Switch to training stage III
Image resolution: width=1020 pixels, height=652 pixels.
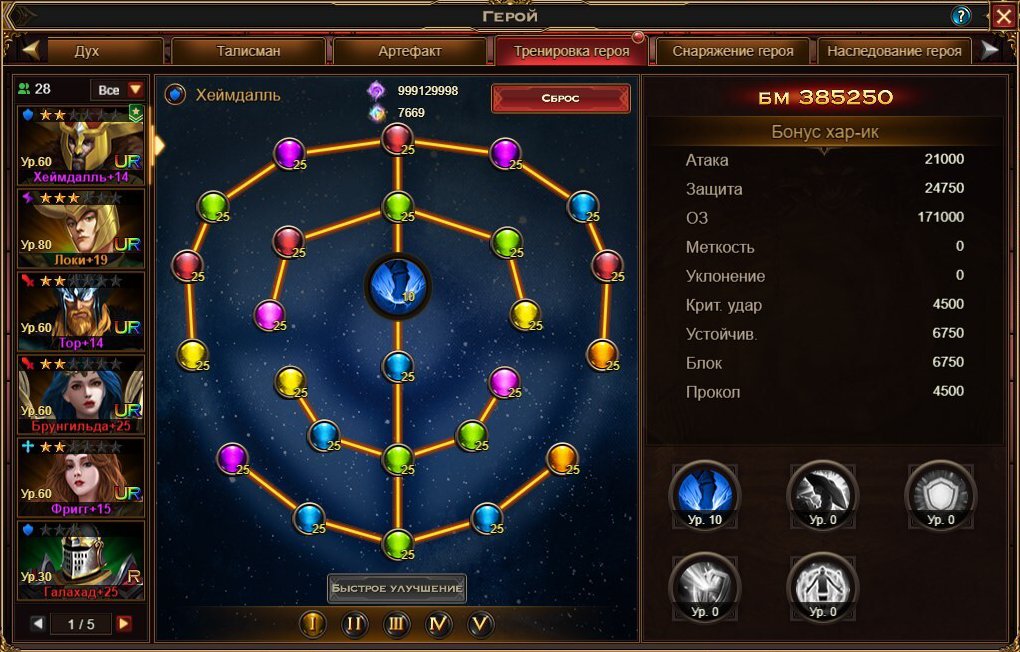pos(397,624)
